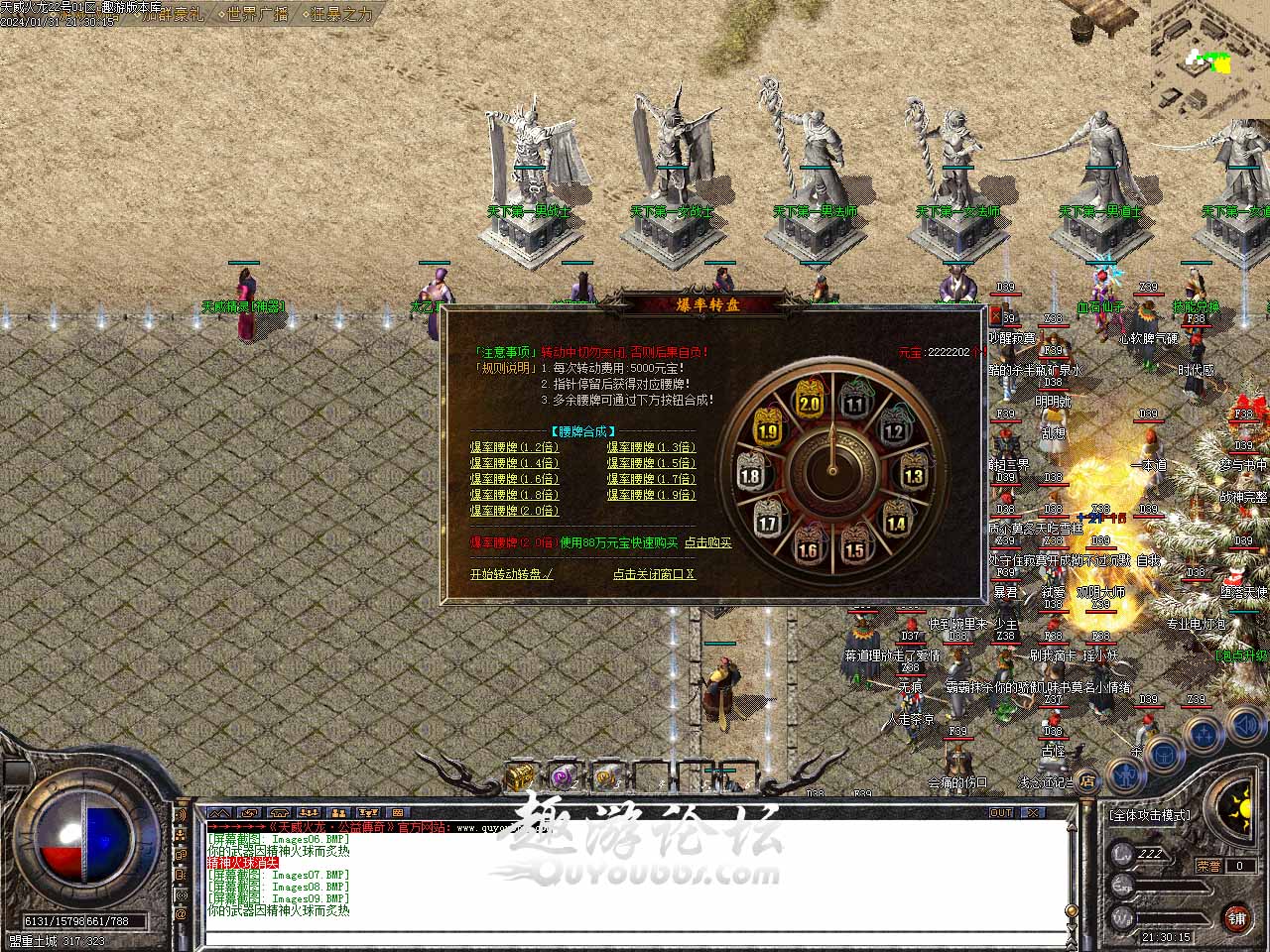
Task: Choose the 爆率腰牌 (1.4倍) synthesis link
Action: pos(514,463)
